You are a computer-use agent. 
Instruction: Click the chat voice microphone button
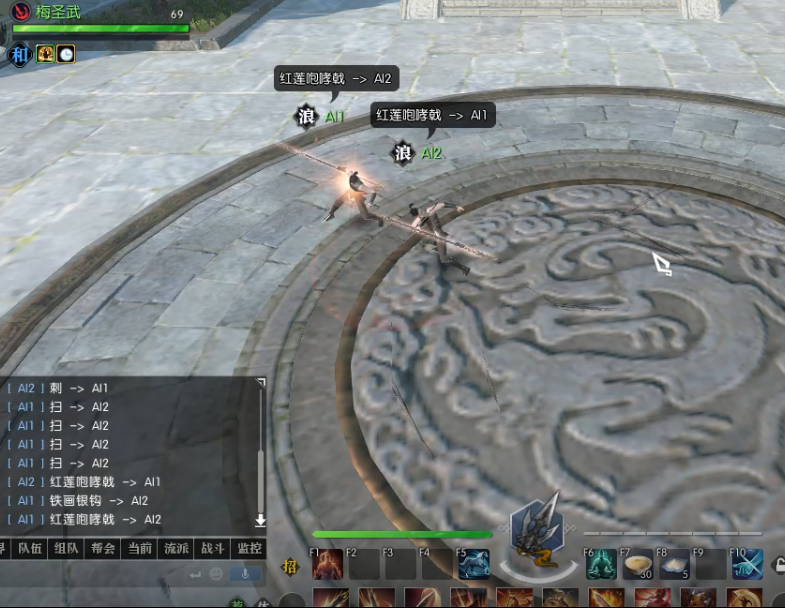pyautogui.click(x=243, y=574)
